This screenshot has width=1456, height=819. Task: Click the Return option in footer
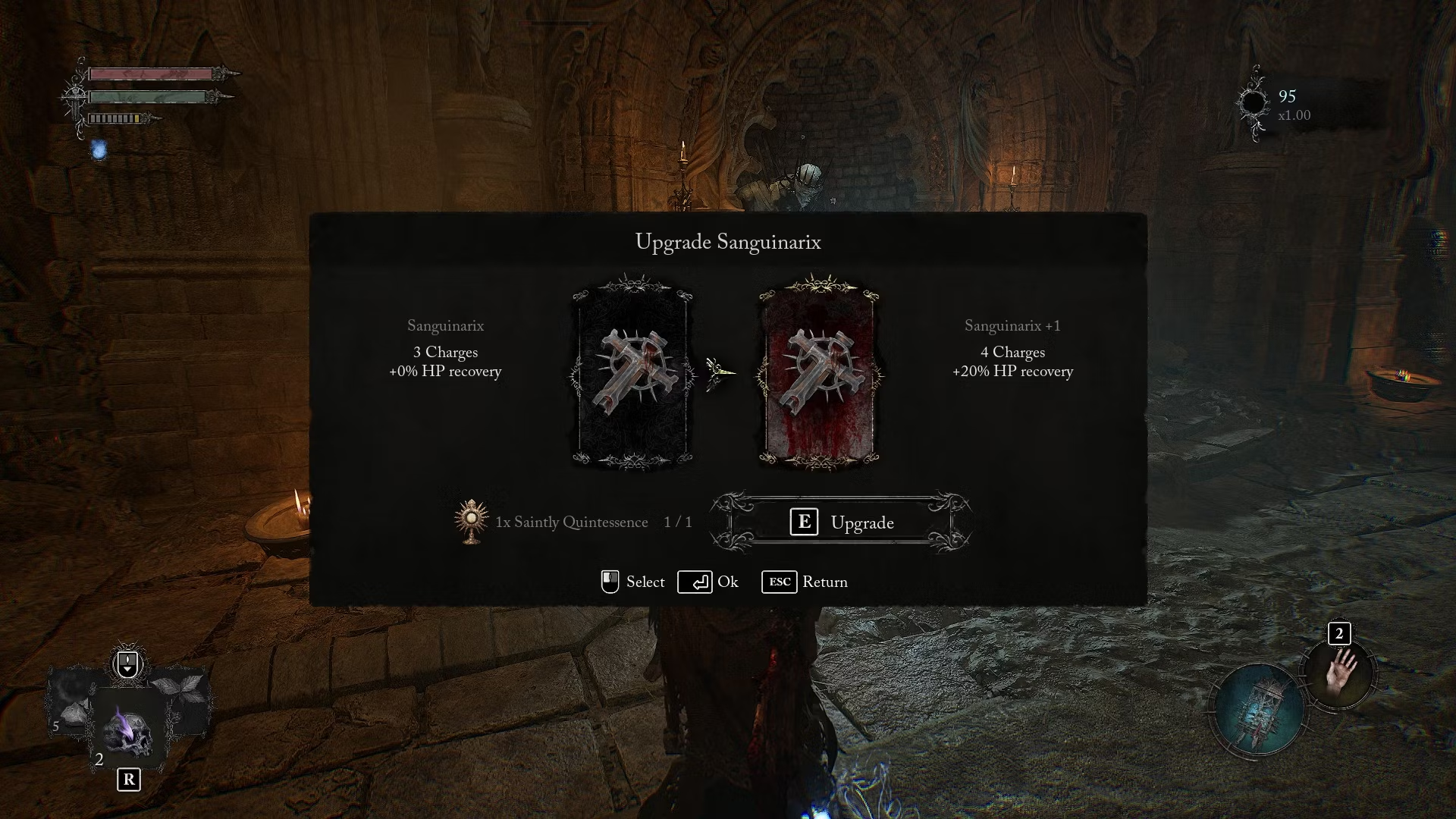tap(805, 582)
